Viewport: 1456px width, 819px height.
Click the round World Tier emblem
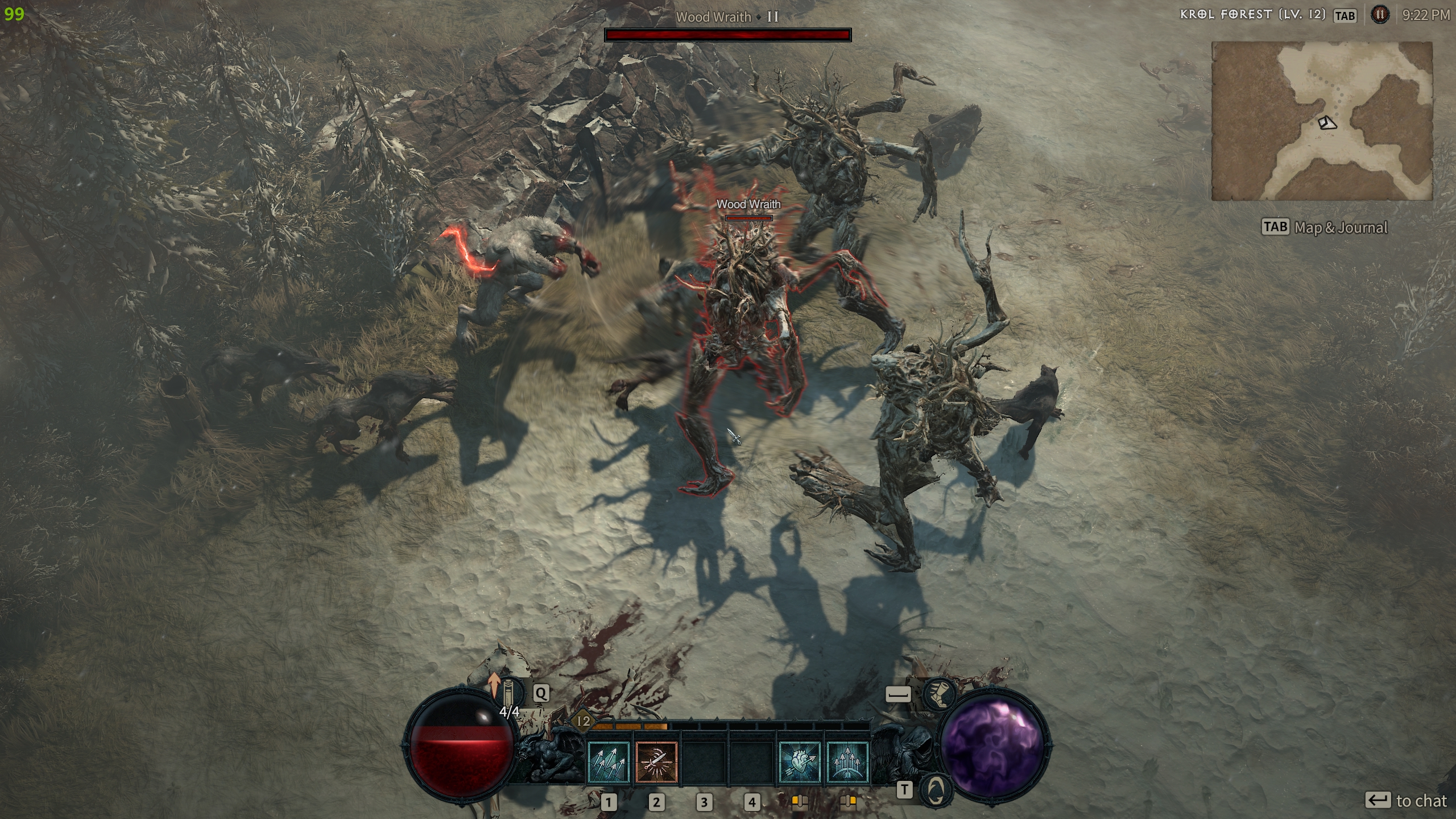[1379, 15]
